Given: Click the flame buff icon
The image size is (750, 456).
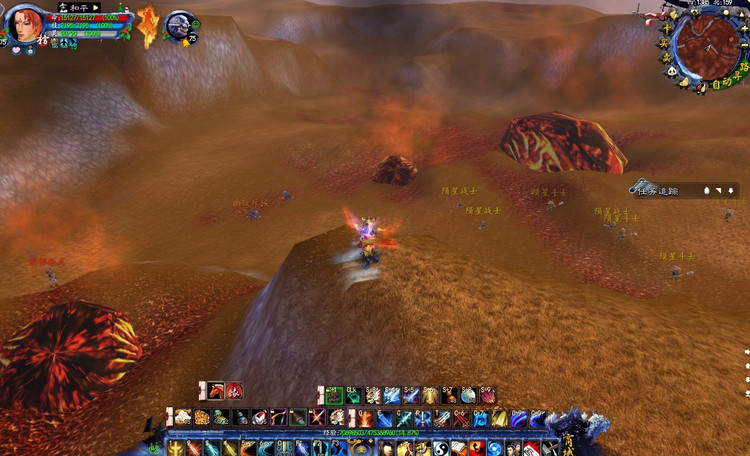Looking at the screenshot, I should (148, 25).
